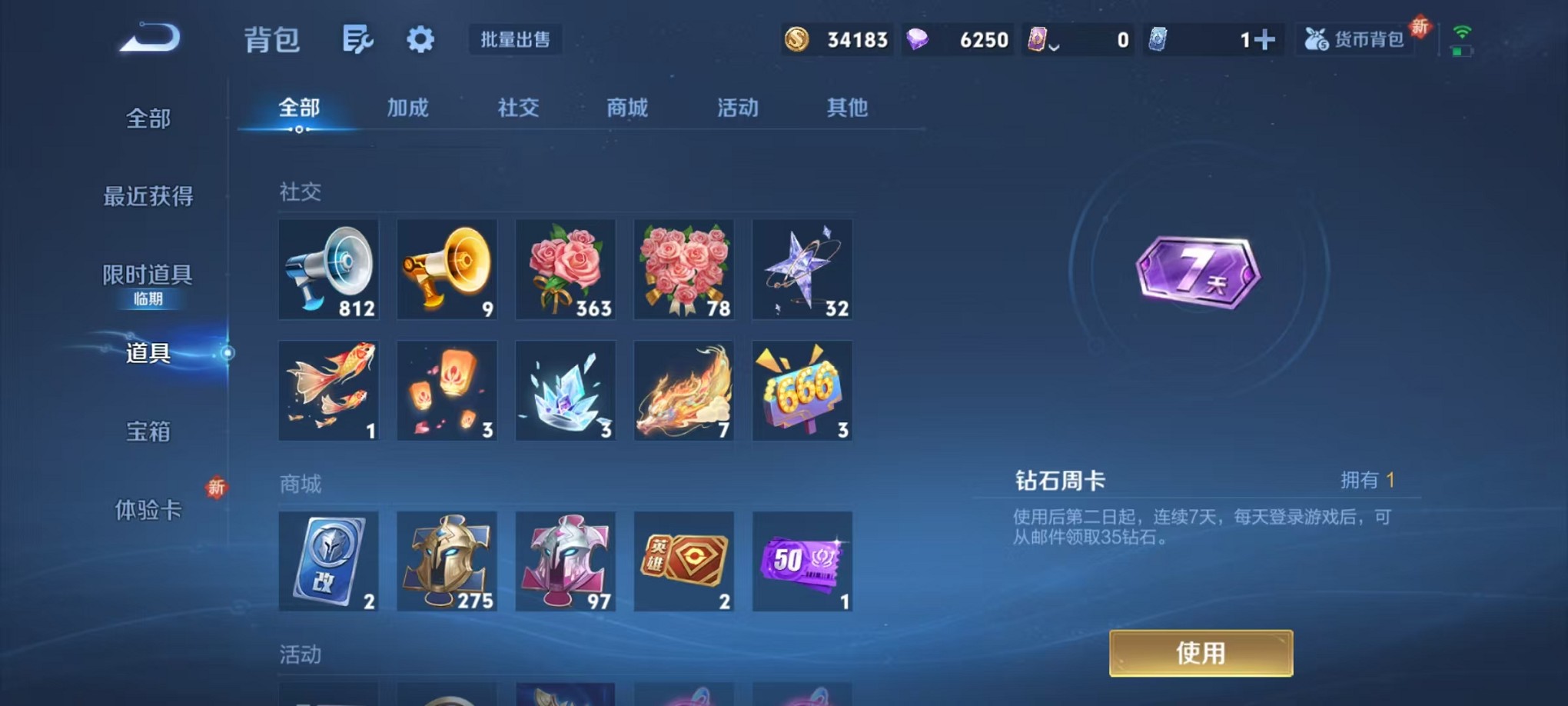Open the backpack settings gear
Viewport: 1568px width, 706px height.
[x=420, y=38]
